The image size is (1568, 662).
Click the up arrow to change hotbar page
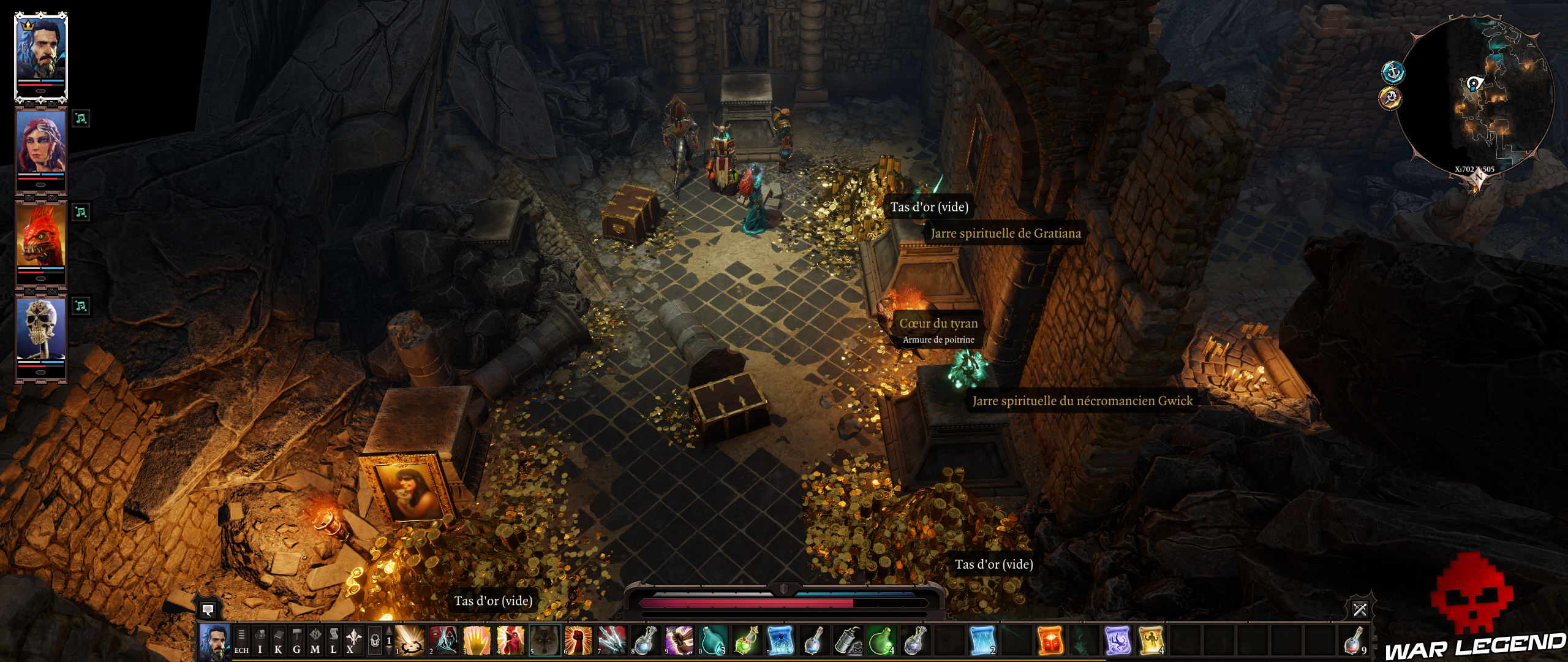pyautogui.click(x=390, y=631)
